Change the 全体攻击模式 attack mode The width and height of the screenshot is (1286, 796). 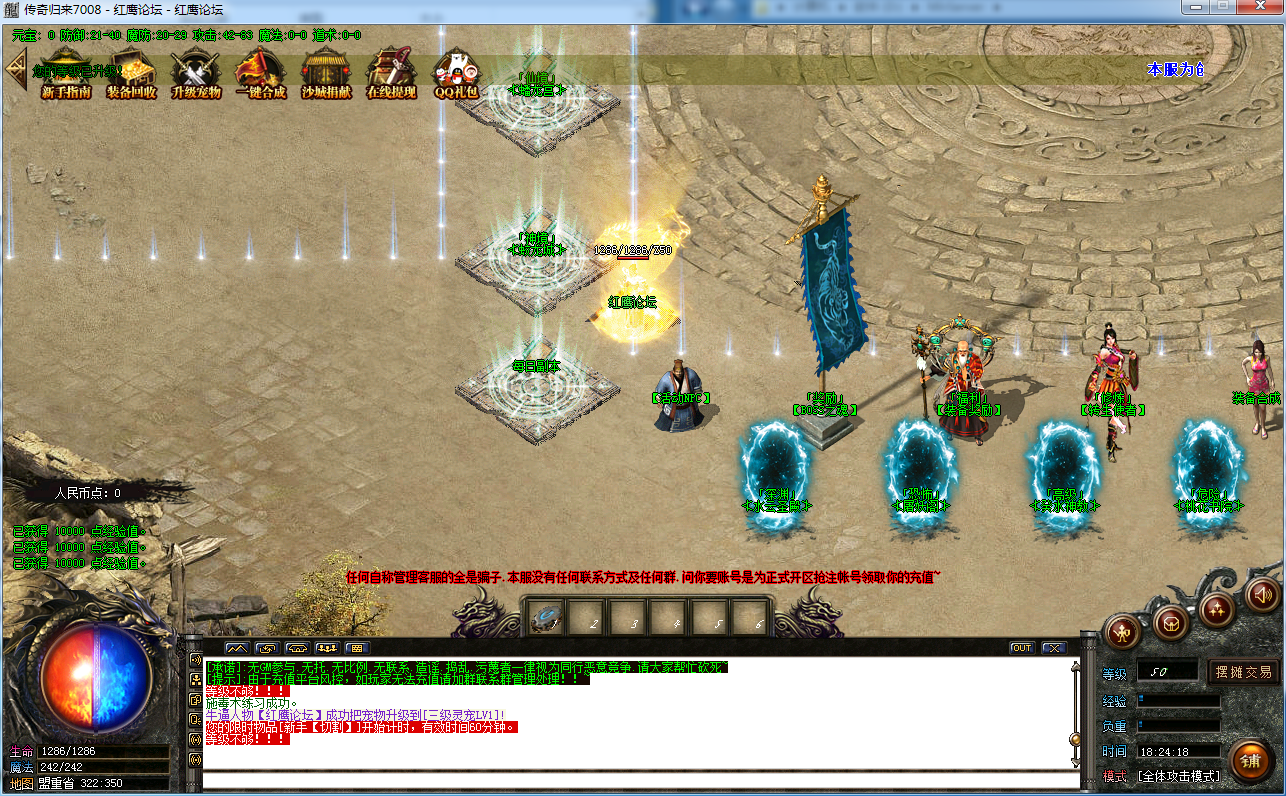pos(1179,776)
